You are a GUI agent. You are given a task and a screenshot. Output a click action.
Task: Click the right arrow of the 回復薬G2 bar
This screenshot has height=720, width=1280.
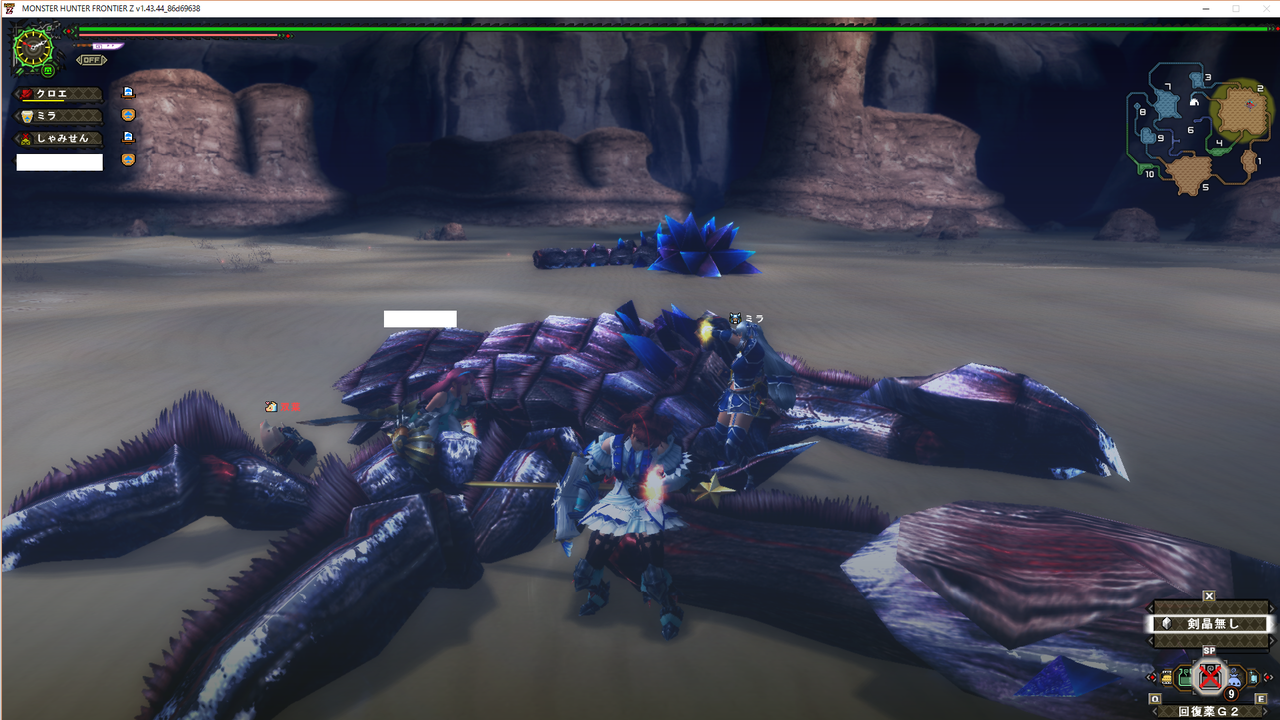pyautogui.click(x=1265, y=710)
